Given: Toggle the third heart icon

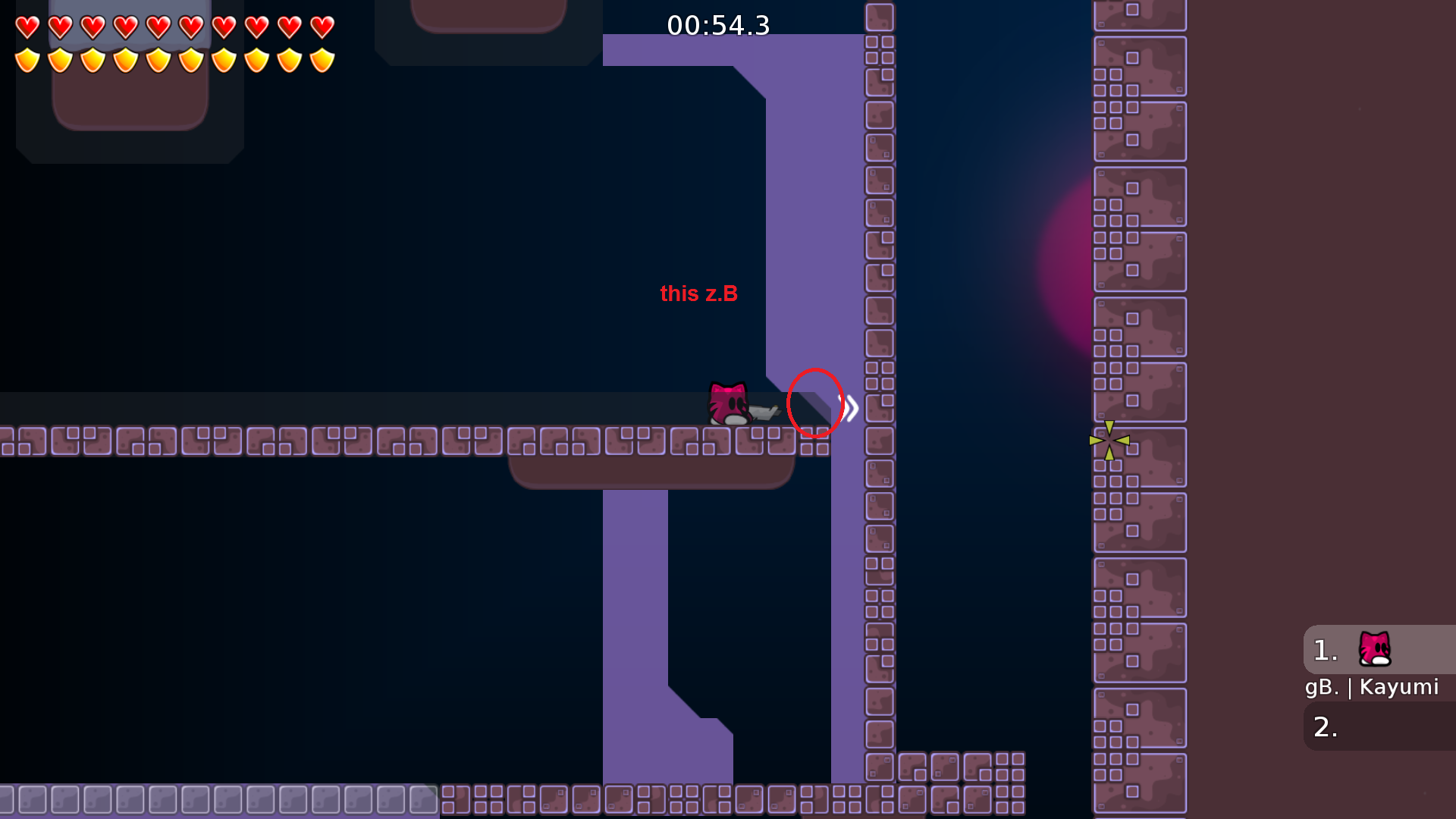Looking at the screenshot, I should click(x=91, y=25).
